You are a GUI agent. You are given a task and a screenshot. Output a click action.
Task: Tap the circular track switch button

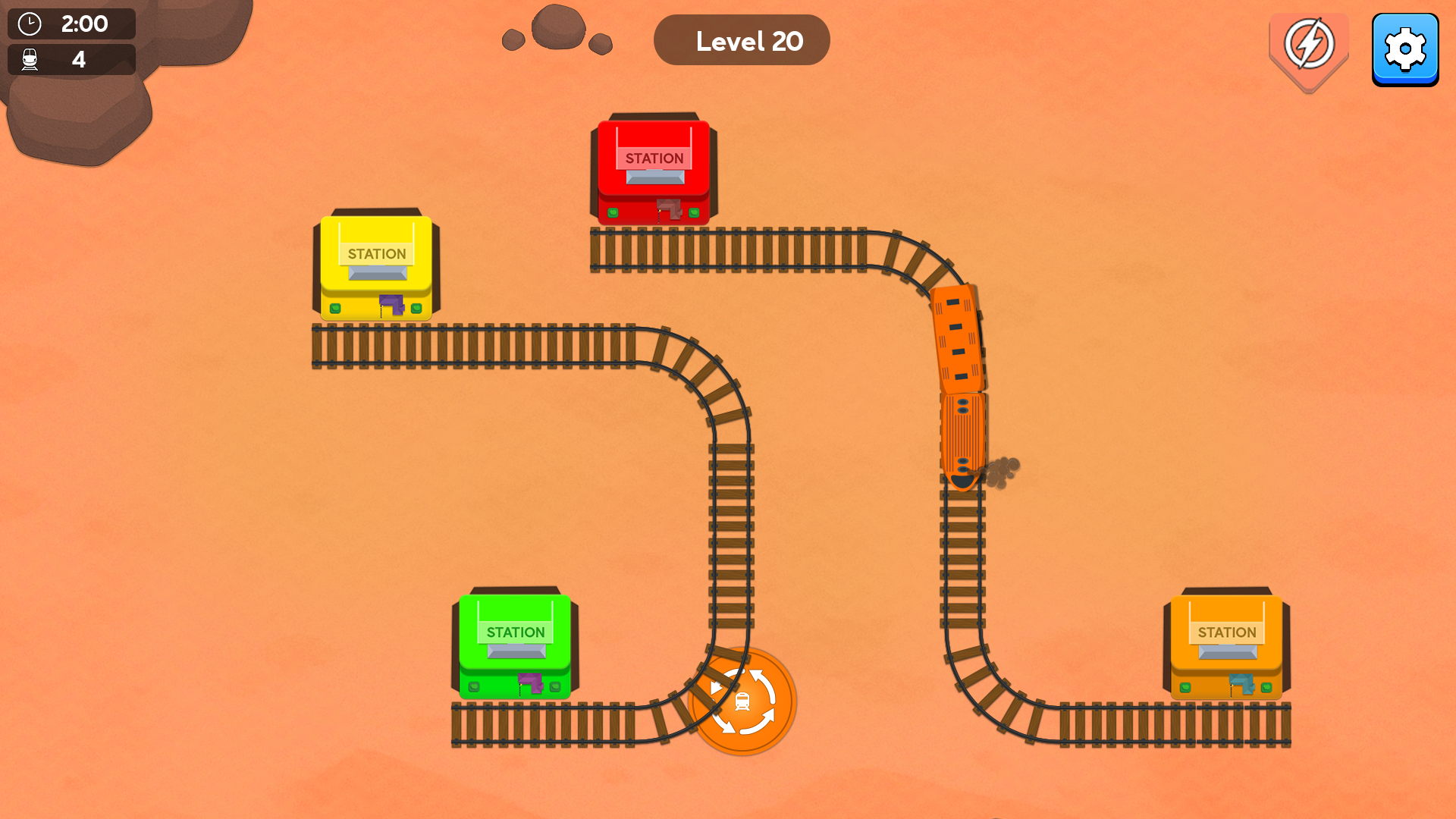point(743,702)
